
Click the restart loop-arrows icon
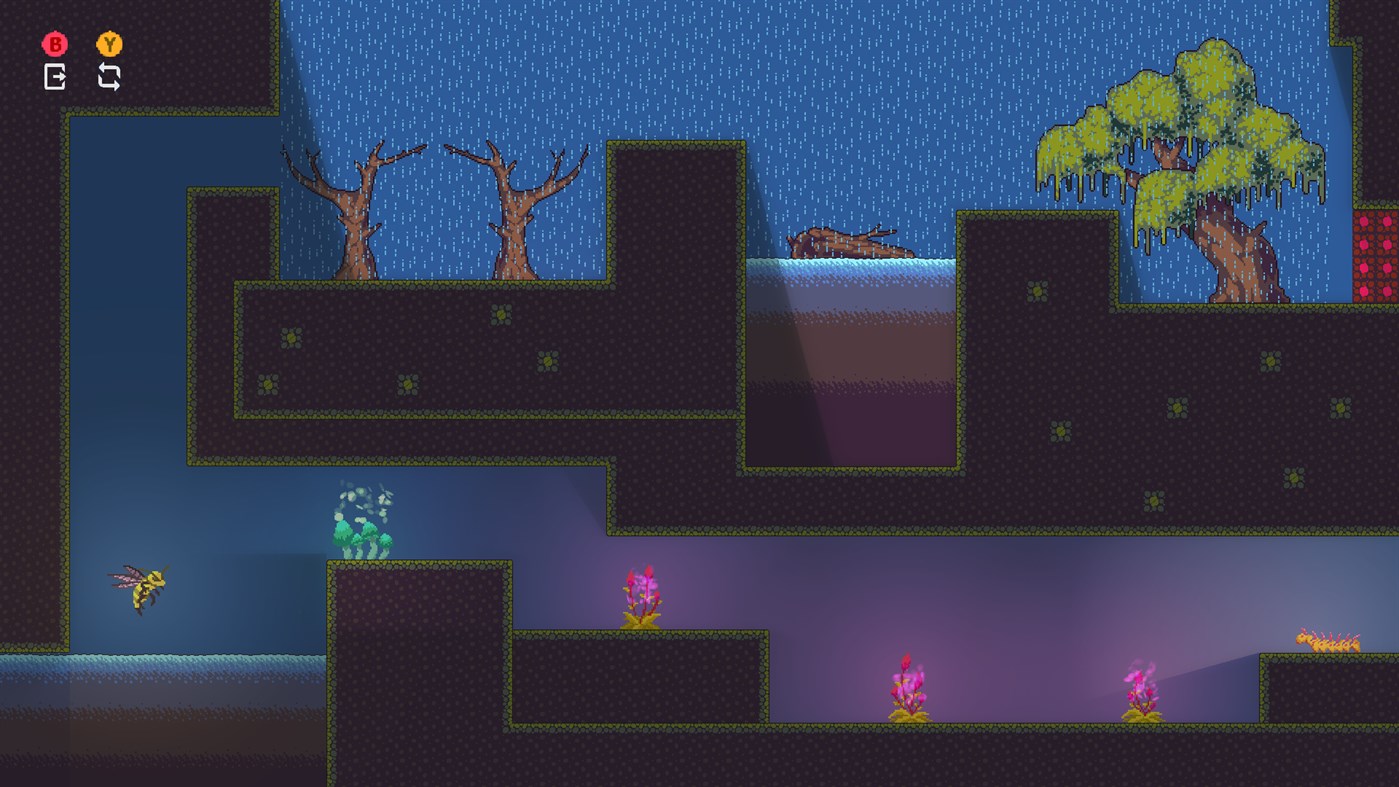pos(109,76)
